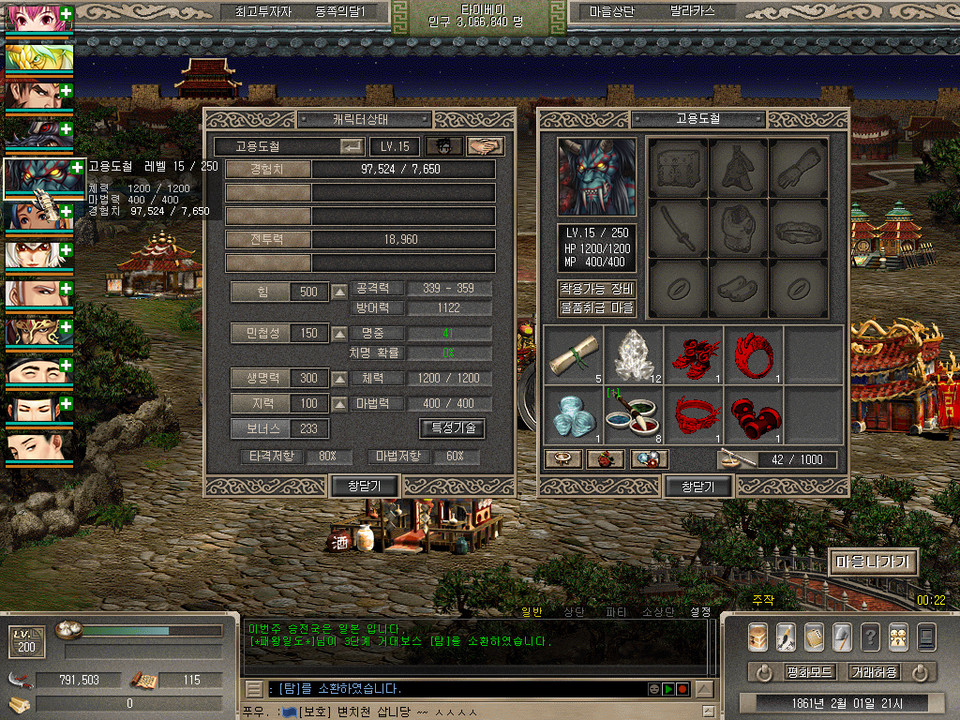The width and height of the screenshot is (960, 720).
Task: Select the red boots in inventory
Action: [693, 355]
